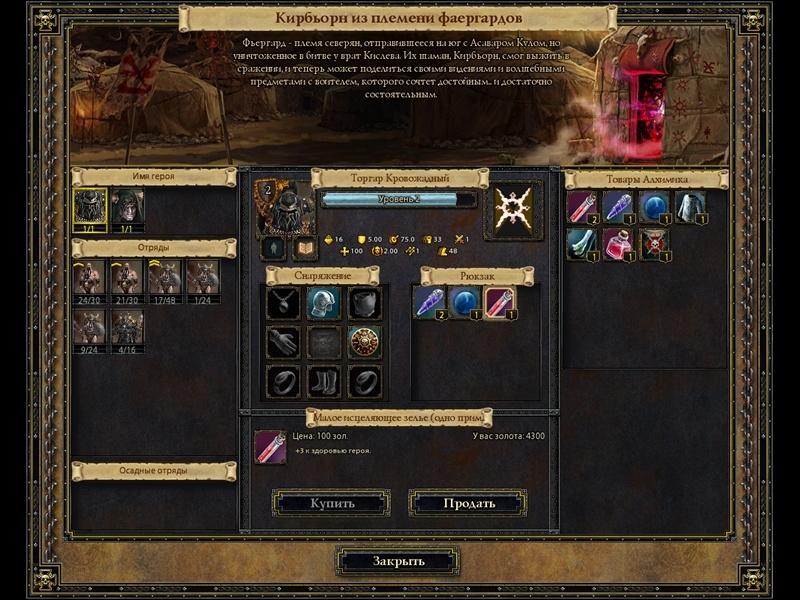Click the chaos star faction emblem
Screen dimensions: 800x600
513,209
